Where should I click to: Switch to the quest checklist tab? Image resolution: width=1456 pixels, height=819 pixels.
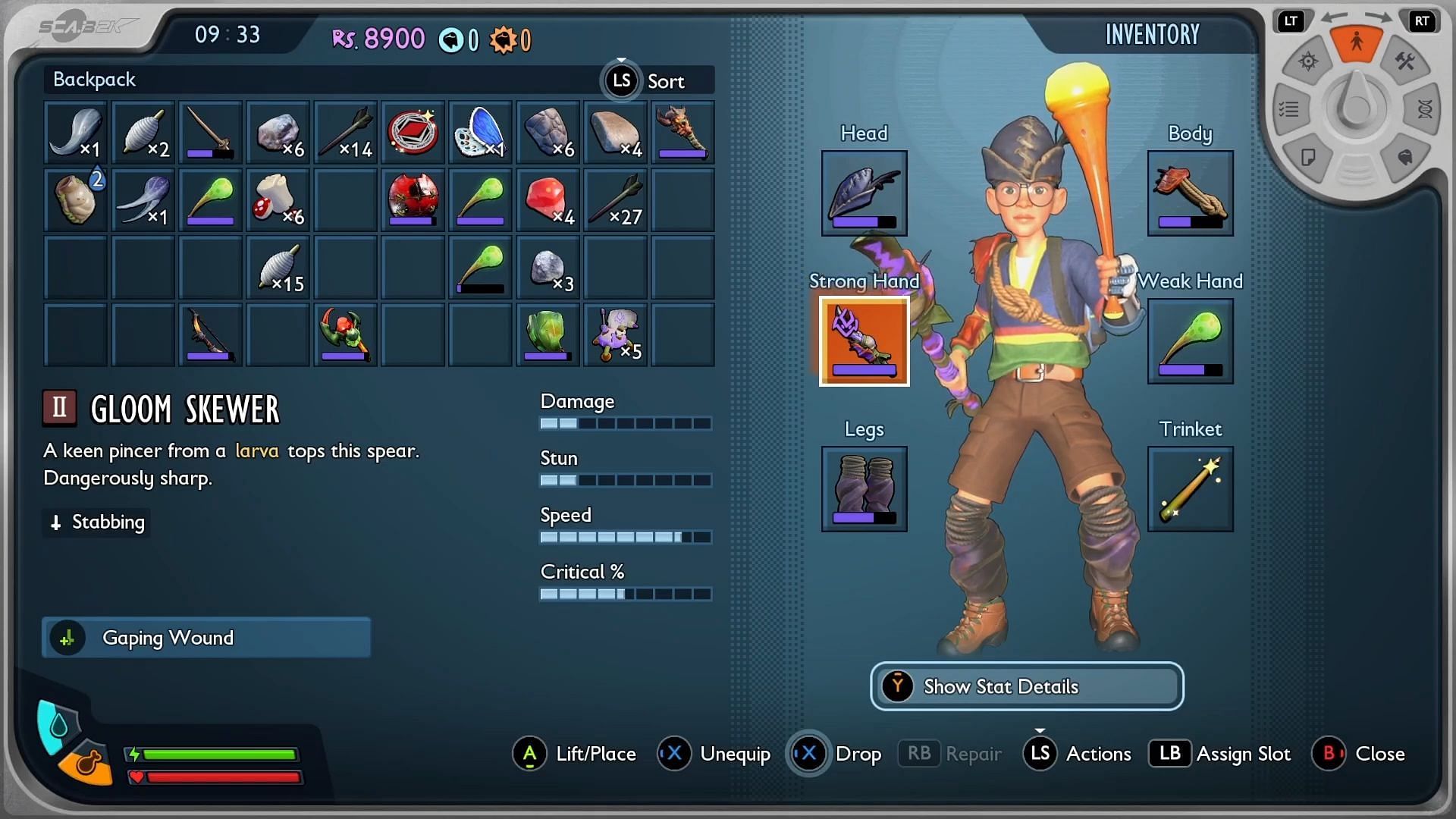[x=1289, y=110]
